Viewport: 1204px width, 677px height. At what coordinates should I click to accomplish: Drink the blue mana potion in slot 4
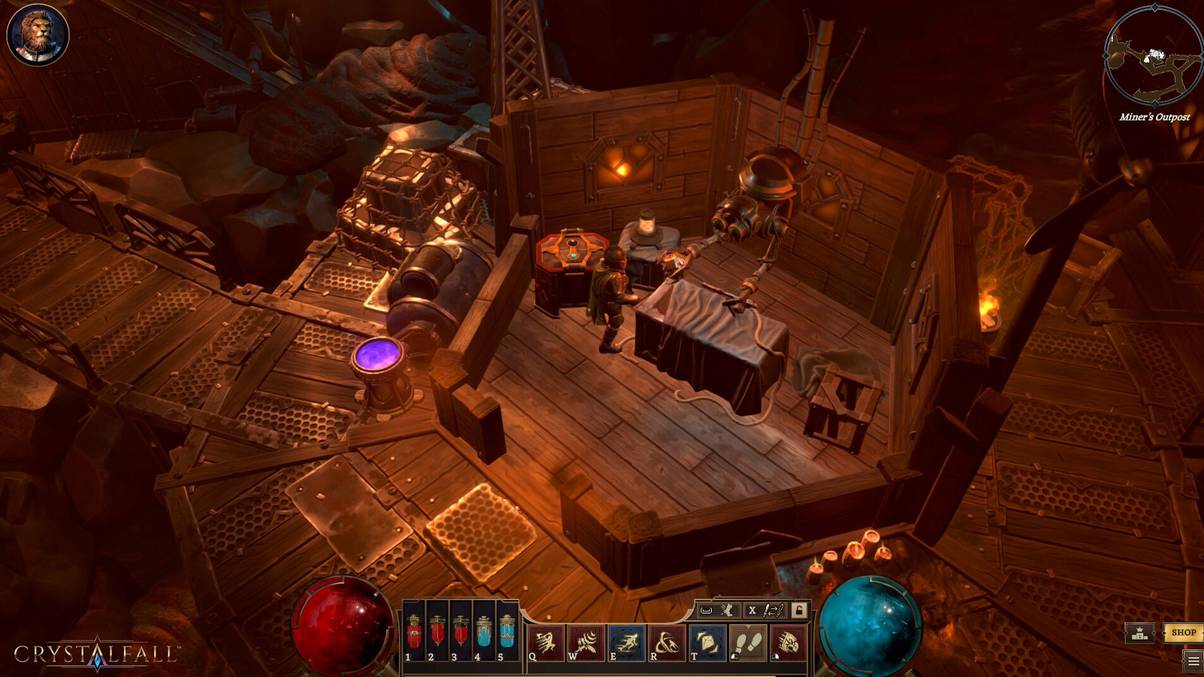[x=485, y=634]
